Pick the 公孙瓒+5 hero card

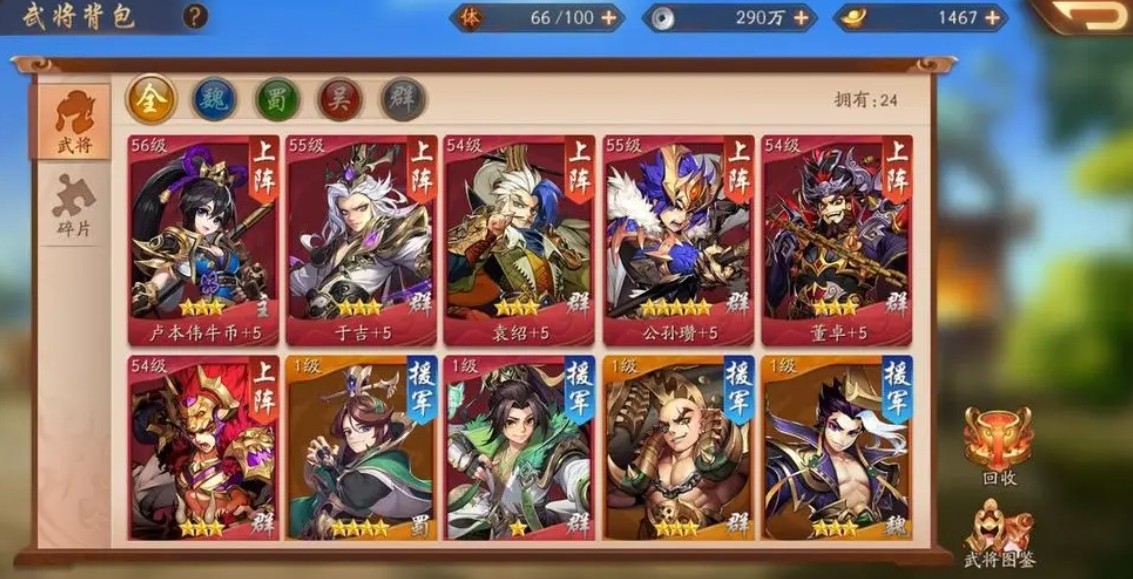(678, 240)
